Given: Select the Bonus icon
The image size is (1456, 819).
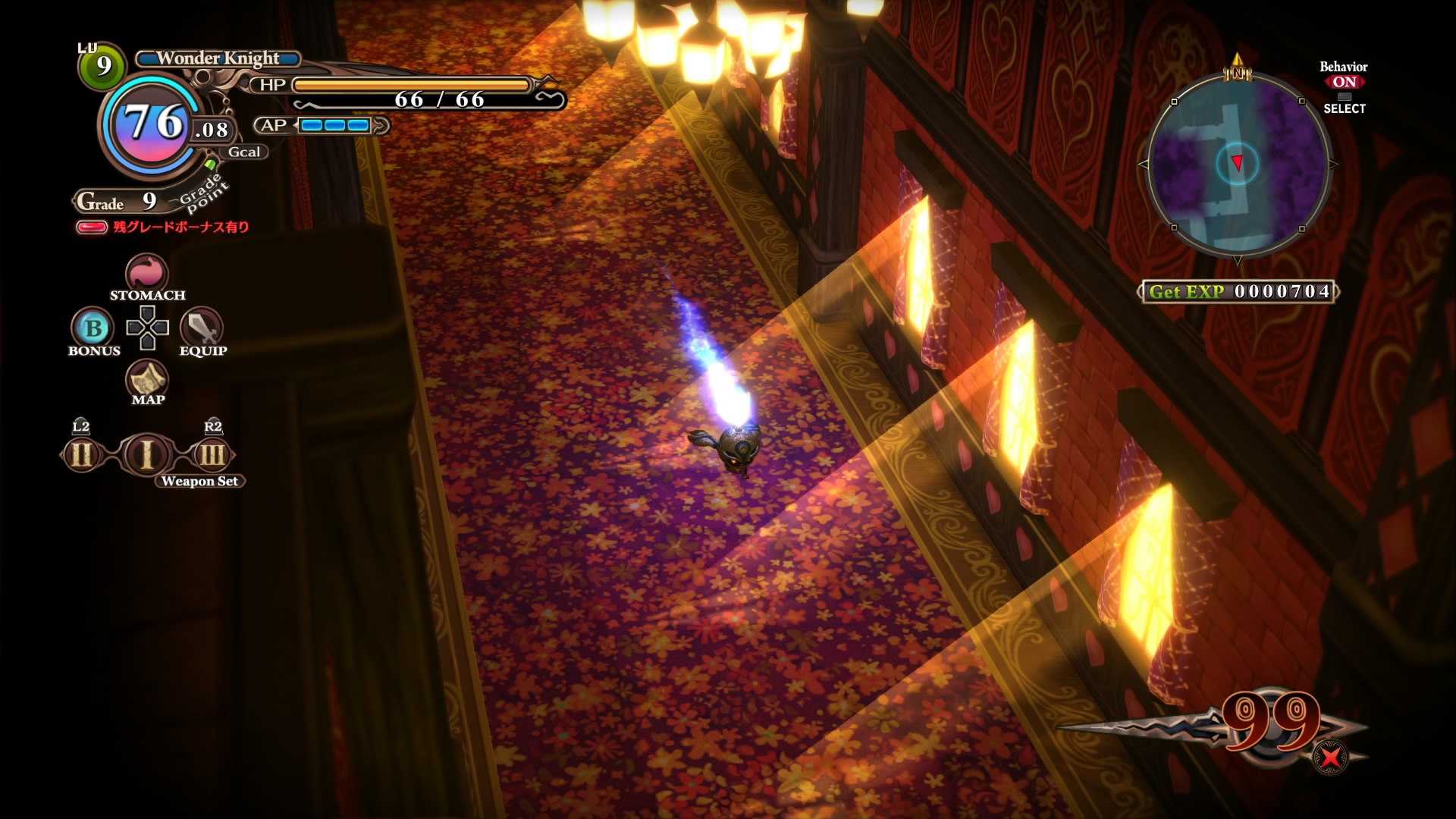Looking at the screenshot, I should point(93,328).
